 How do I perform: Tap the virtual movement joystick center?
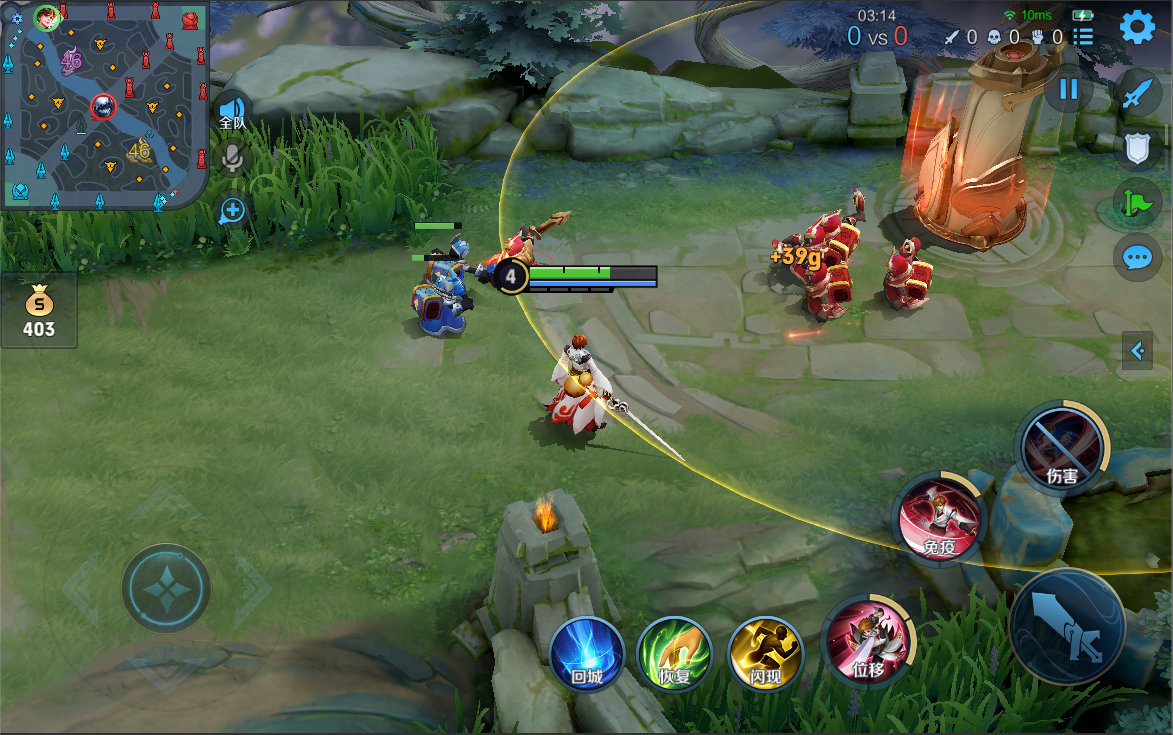[166, 588]
